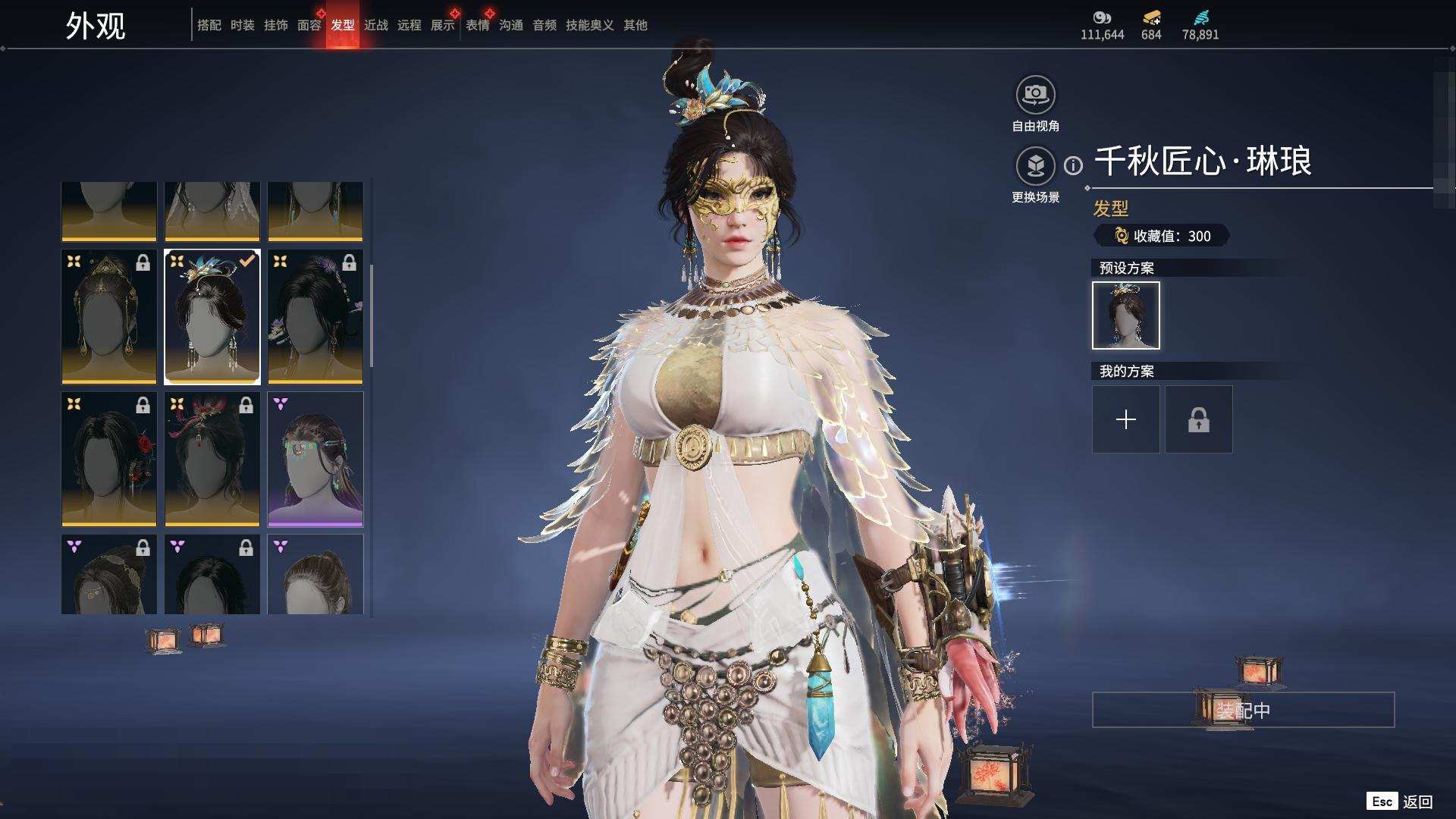
Task: Select the equipped blue-feather hairpin hairstyle
Action: pos(212,316)
